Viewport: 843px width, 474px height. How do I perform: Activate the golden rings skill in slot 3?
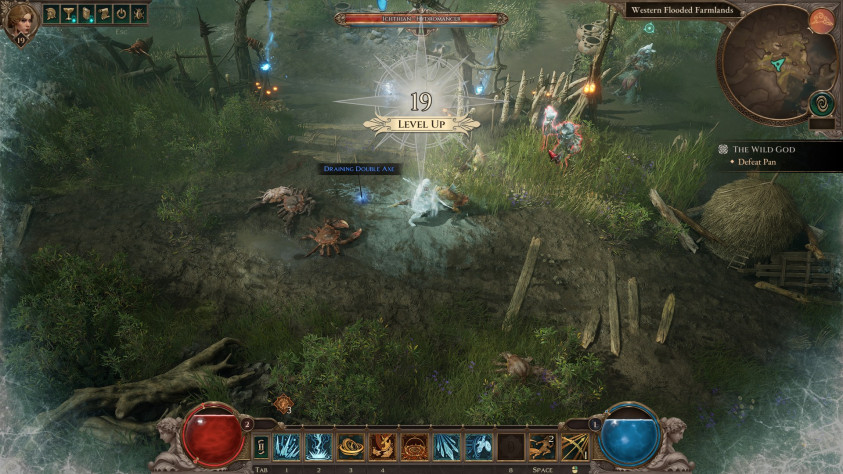click(350, 446)
